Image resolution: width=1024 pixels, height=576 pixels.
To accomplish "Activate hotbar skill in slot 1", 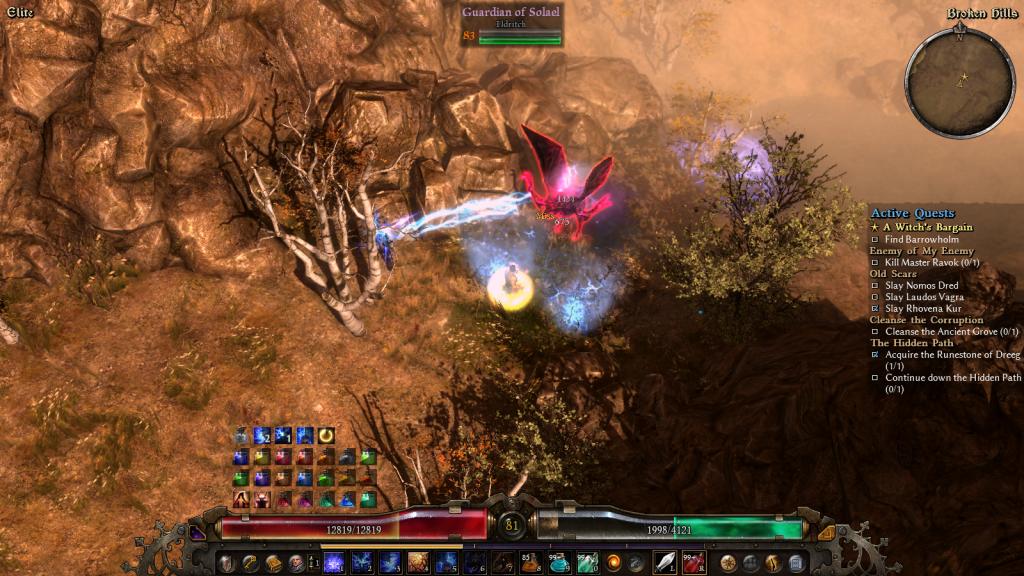I will [334, 562].
